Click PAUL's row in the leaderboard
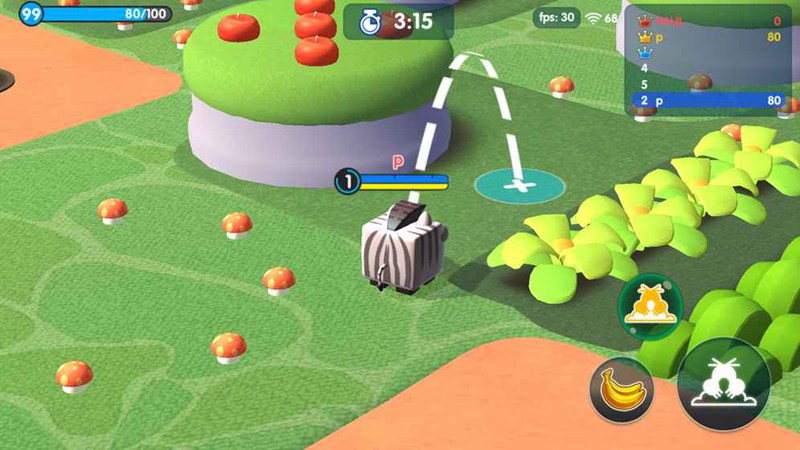Screen dimensions: 800x450 (x=706, y=21)
